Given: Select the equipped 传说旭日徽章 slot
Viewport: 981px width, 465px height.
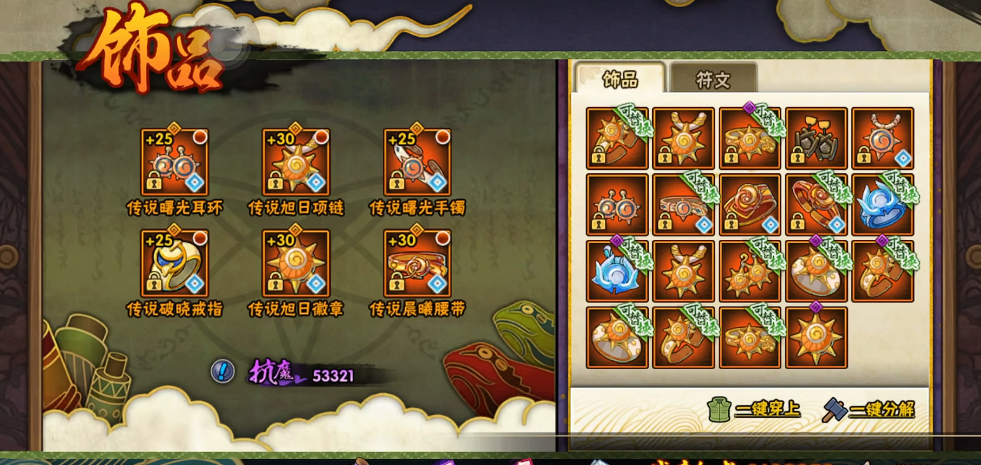Looking at the screenshot, I should 295,263.
